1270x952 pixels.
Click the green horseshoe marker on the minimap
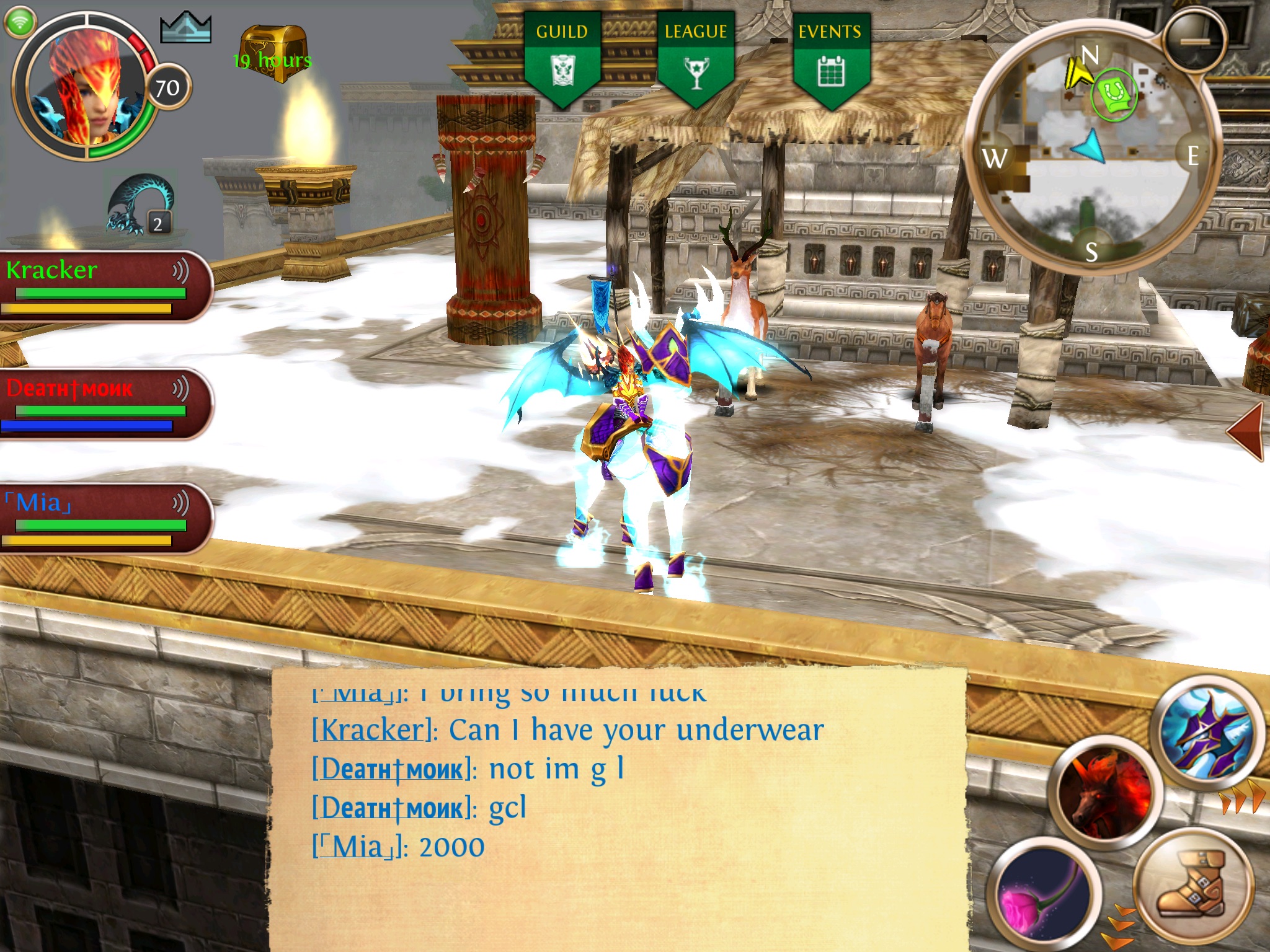(1114, 95)
